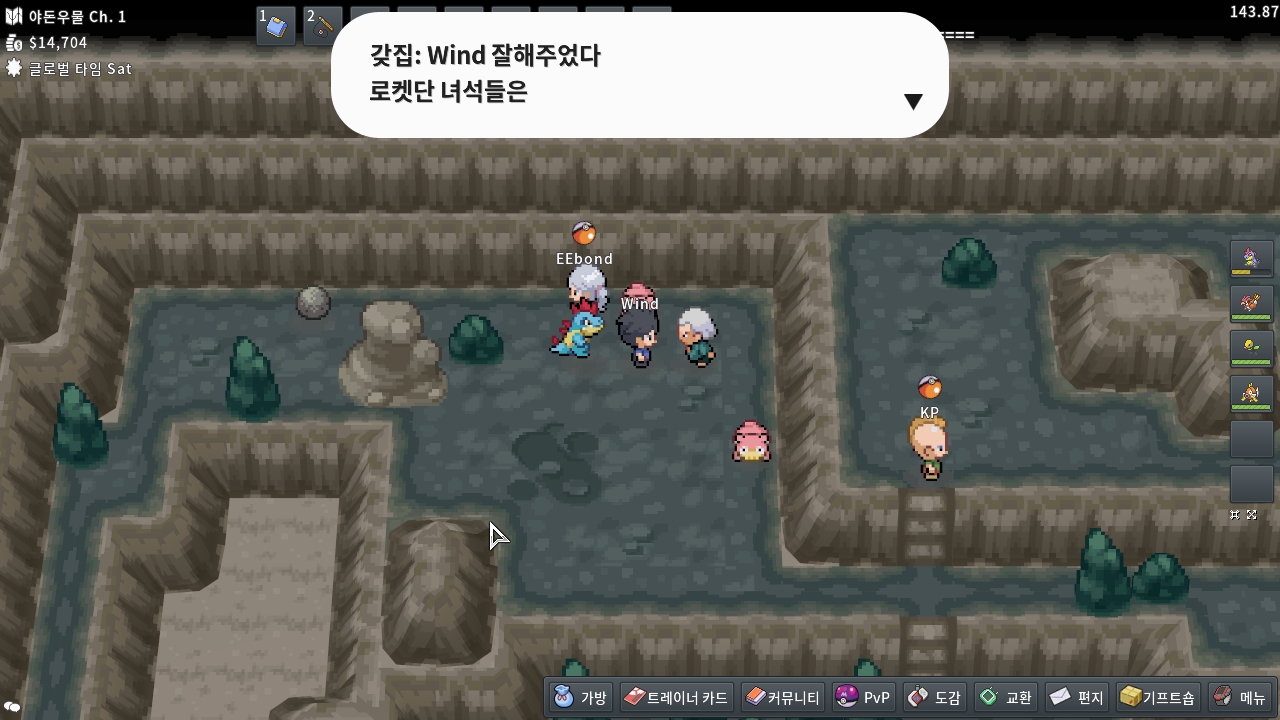1280x720 pixels.
Task: Click the map icon beside 야돈우물 Ch. 1
Action: click(14, 17)
